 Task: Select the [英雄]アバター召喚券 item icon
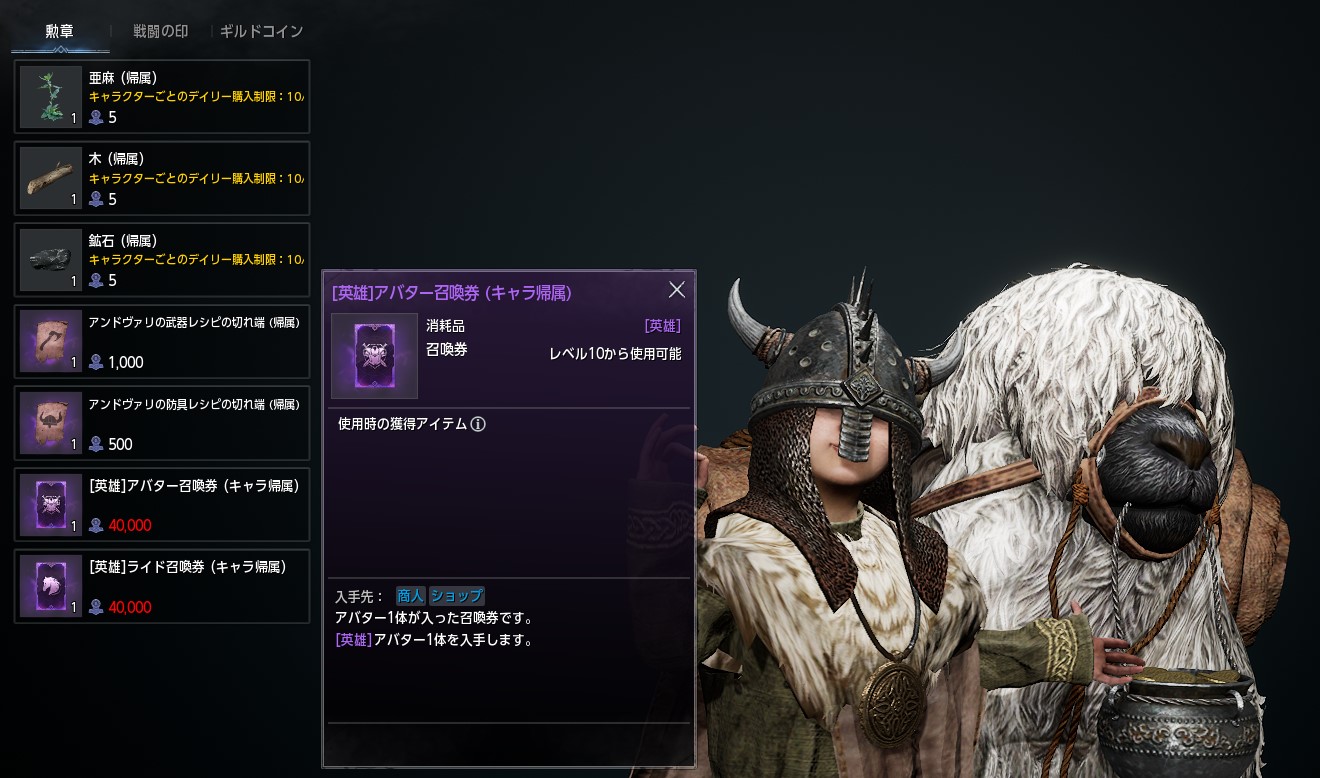(x=50, y=504)
